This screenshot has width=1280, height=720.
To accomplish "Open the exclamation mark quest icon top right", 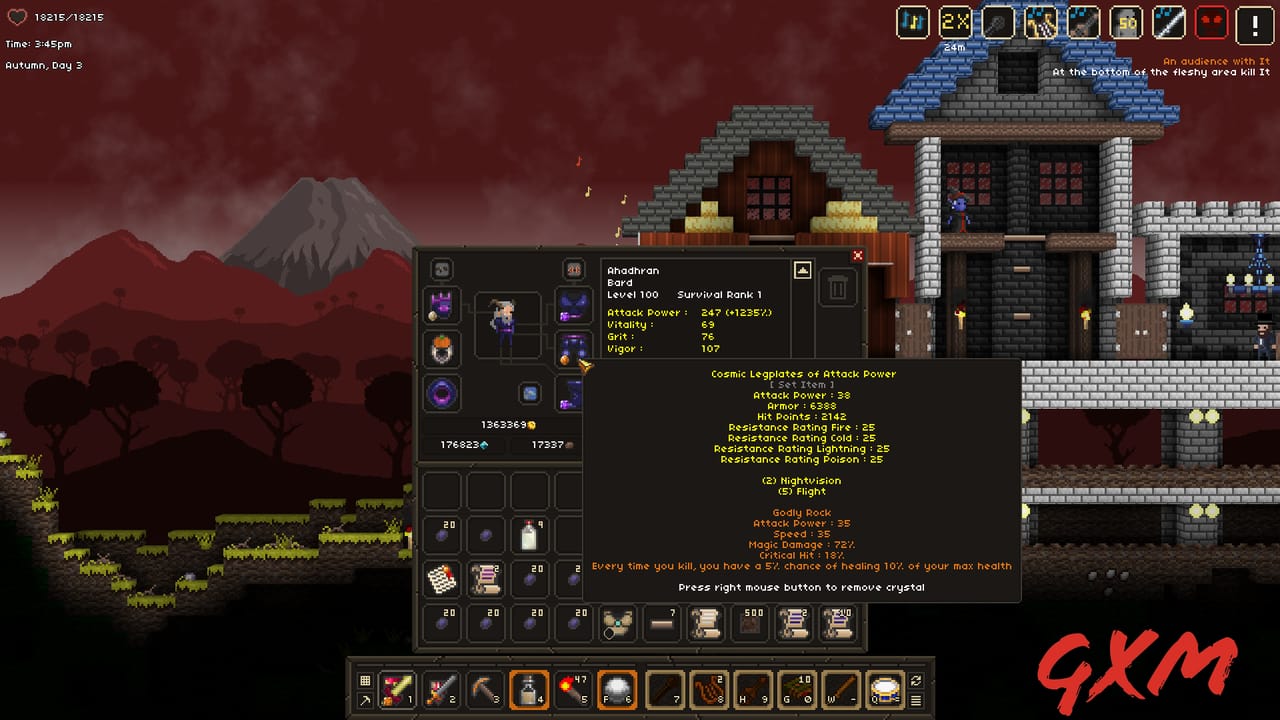I will click(x=1254, y=22).
